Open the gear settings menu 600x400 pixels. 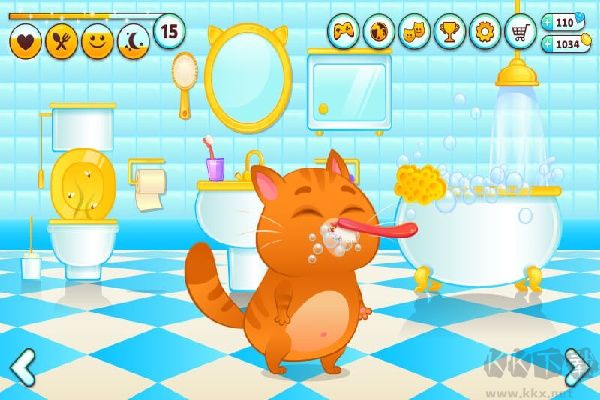click(x=484, y=31)
